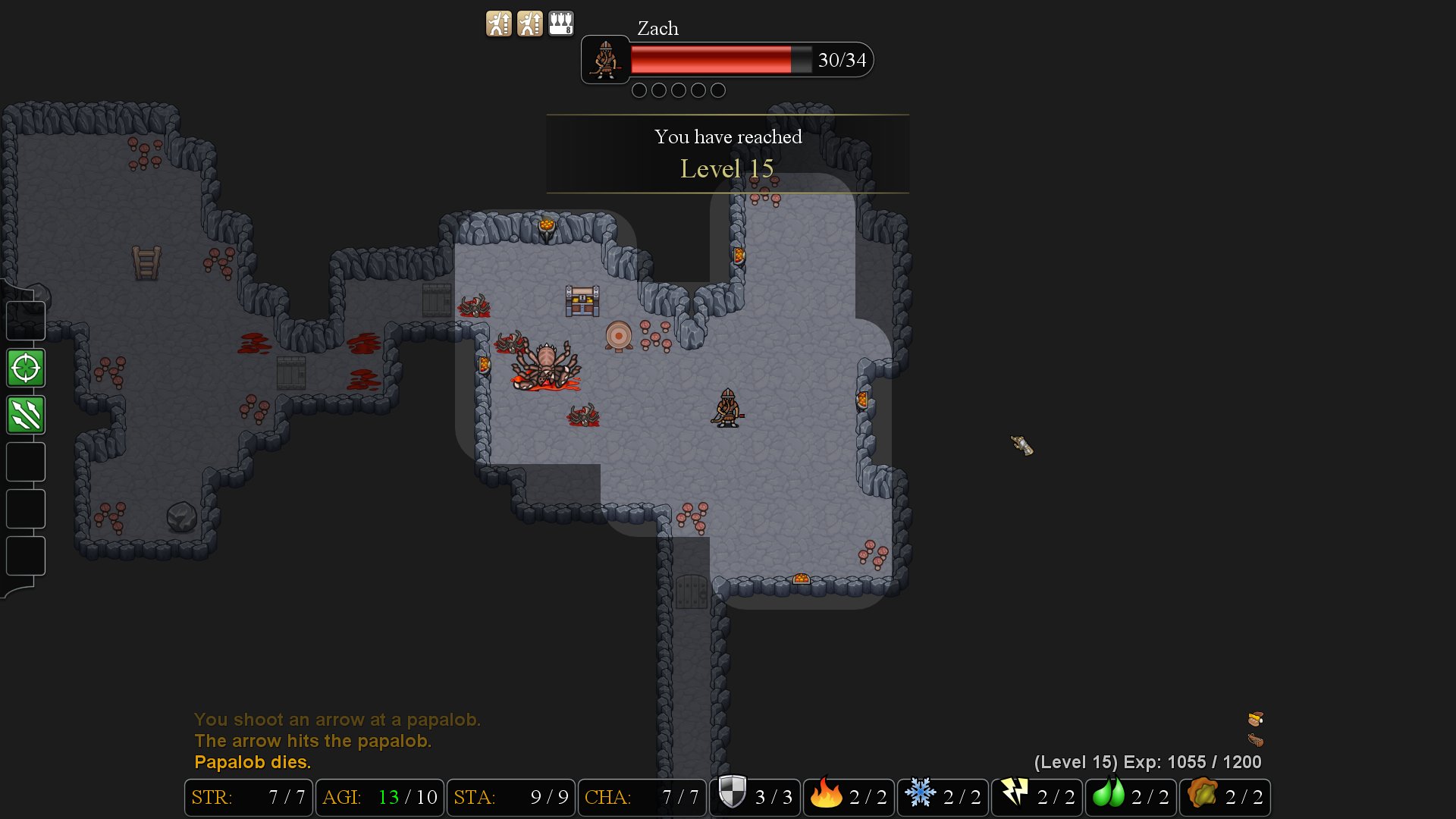Select the bottom empty skill slot
This screenshot has height=819, width=1456.
(x=25, y=556)
